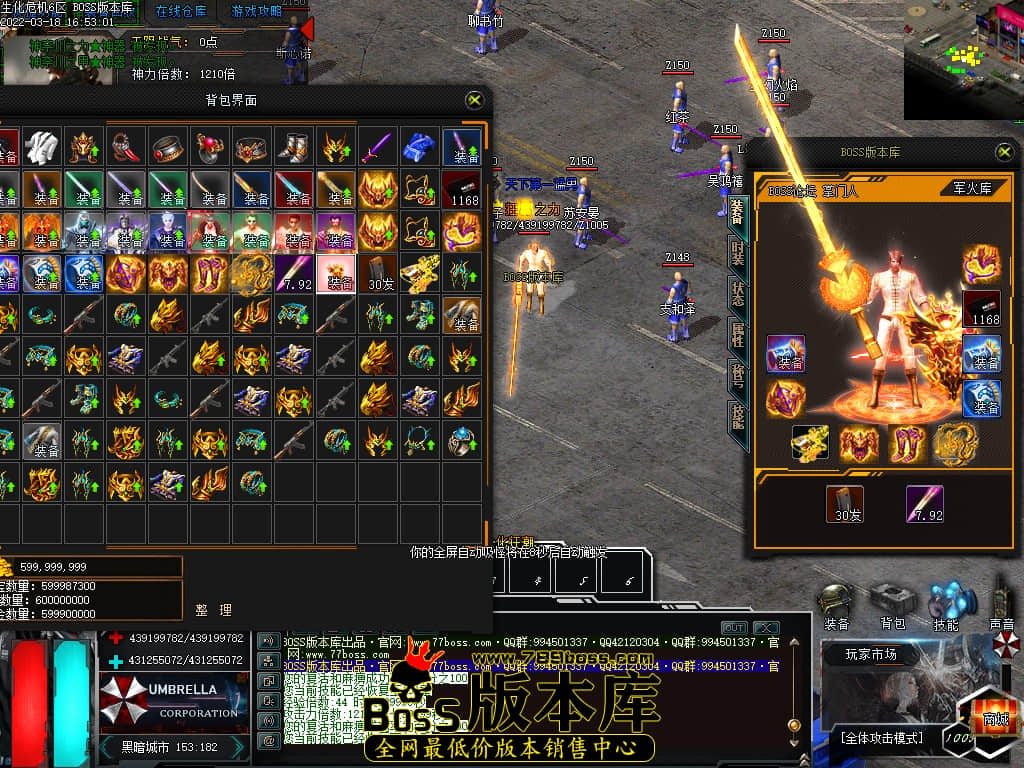Select the 属性 attributes tab
1024x768 pixels.
point(737,333)
